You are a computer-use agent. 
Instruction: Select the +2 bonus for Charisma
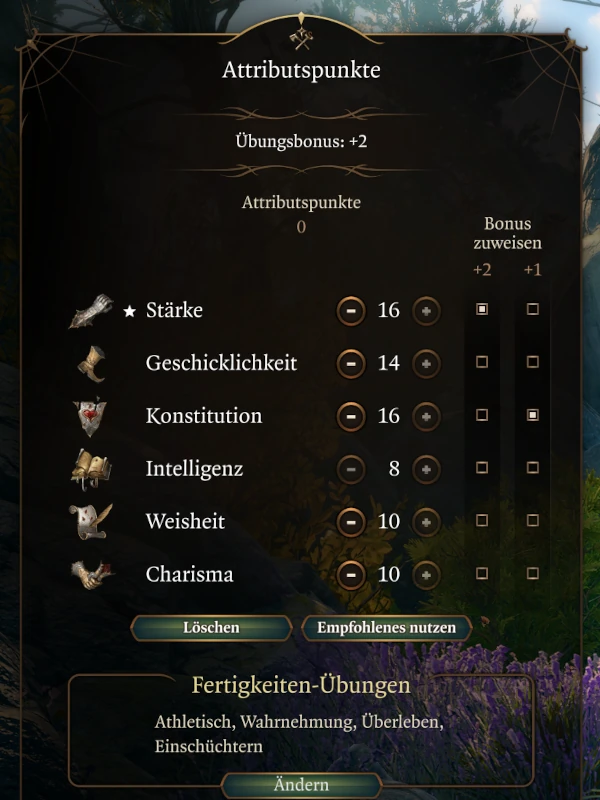coord(482,573)
